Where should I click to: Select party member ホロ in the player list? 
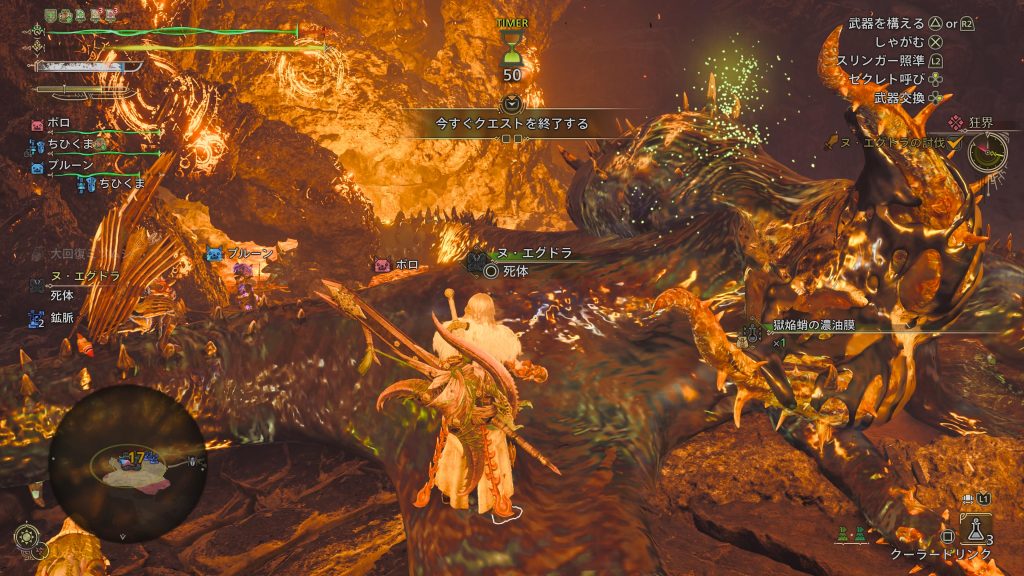click(59, 124)
